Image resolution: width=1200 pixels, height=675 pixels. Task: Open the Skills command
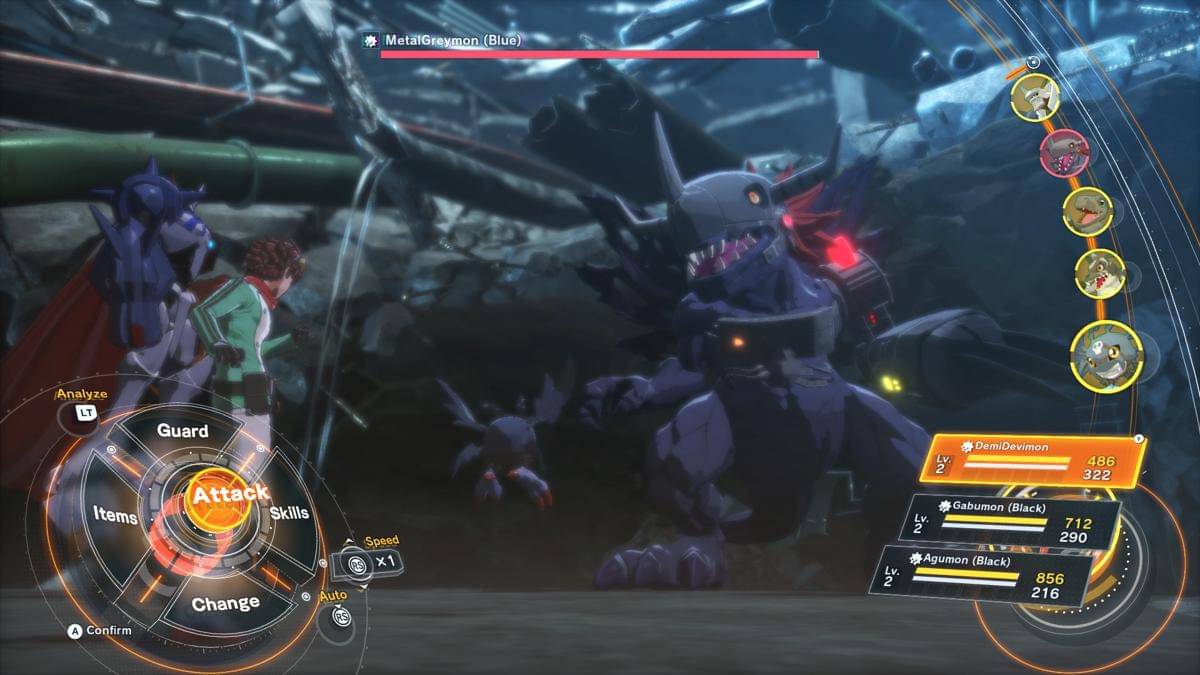(289, 513)
